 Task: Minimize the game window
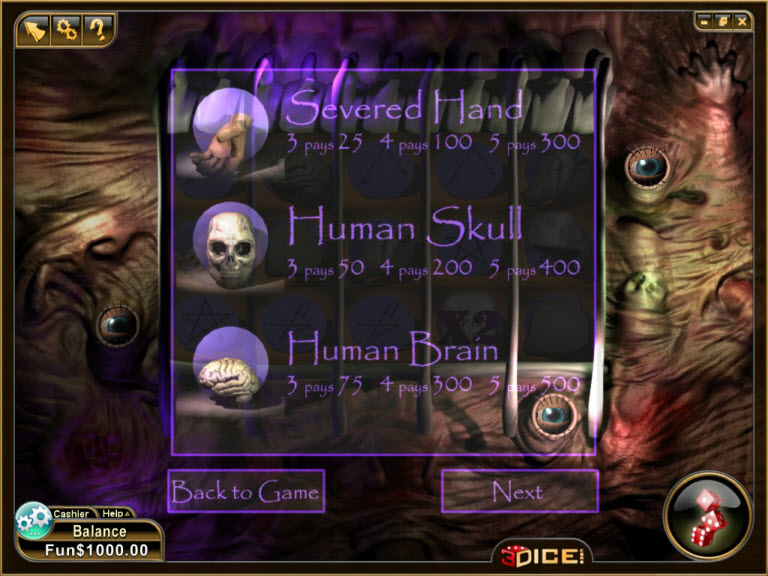pos(705,20)
